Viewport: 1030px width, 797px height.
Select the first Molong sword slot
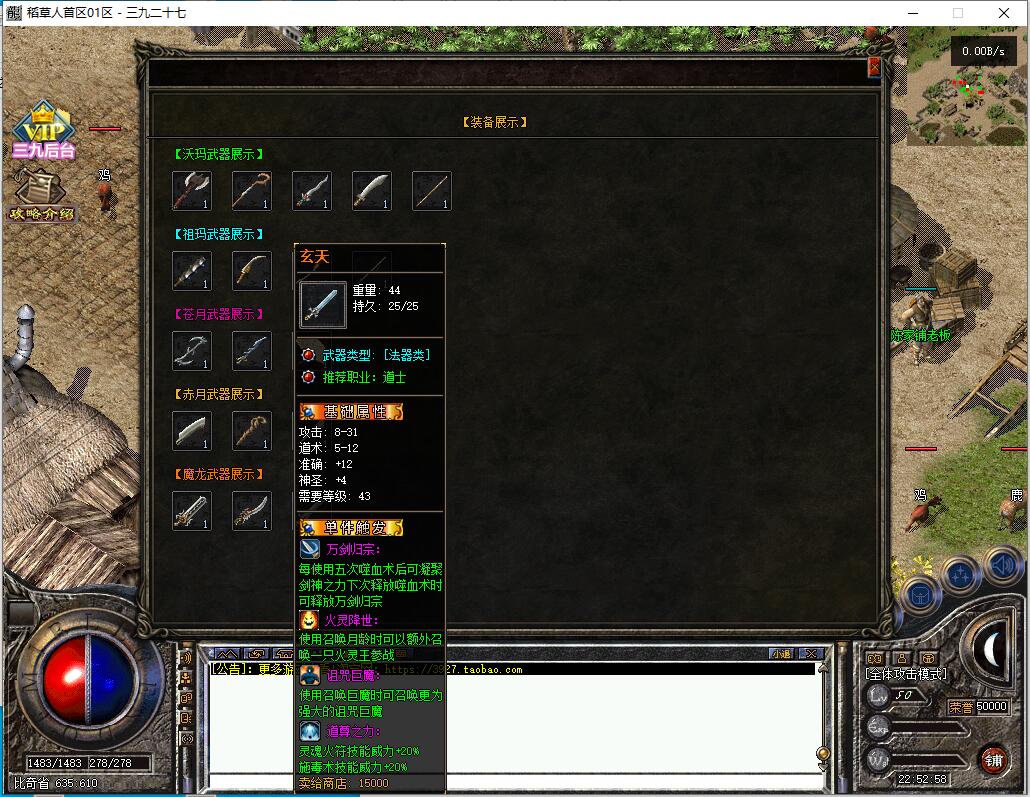[x=191, y=511]
